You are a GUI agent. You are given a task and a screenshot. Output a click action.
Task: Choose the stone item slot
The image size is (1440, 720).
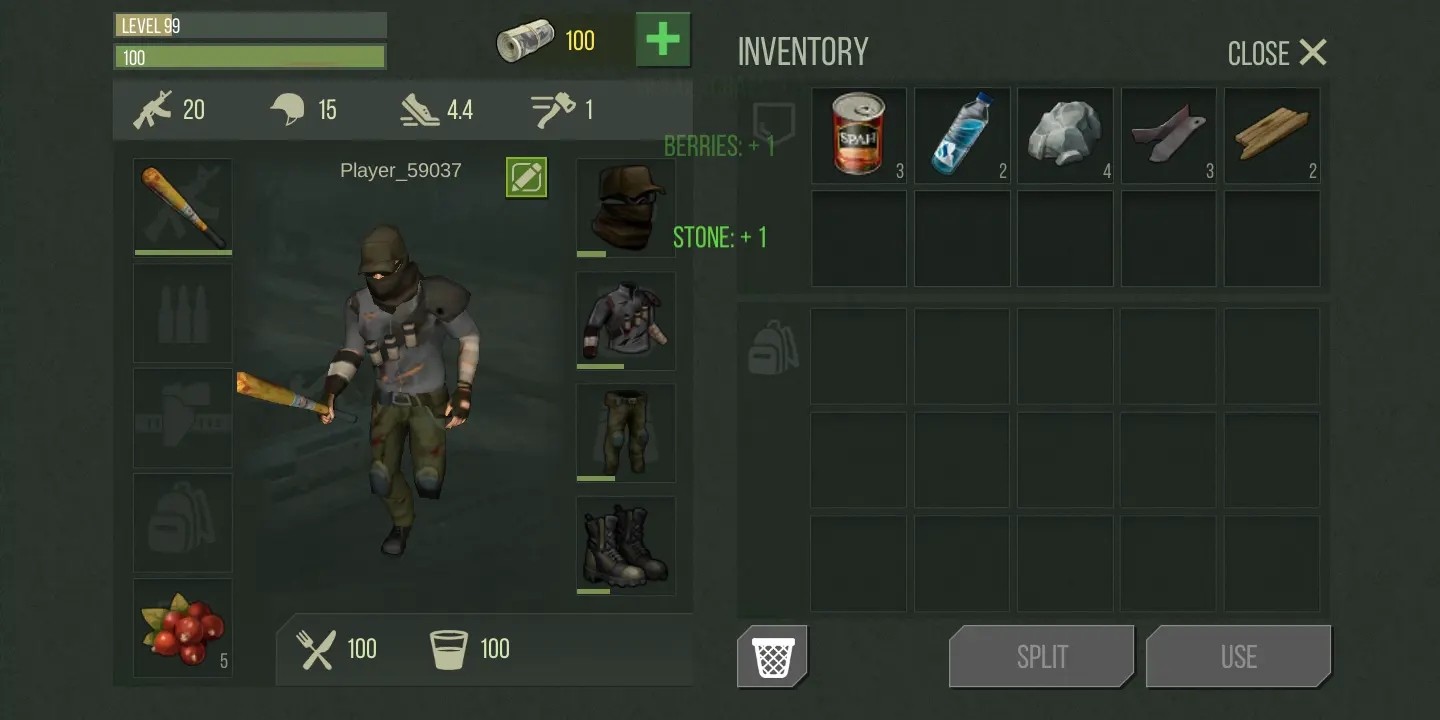(1065, 135)
